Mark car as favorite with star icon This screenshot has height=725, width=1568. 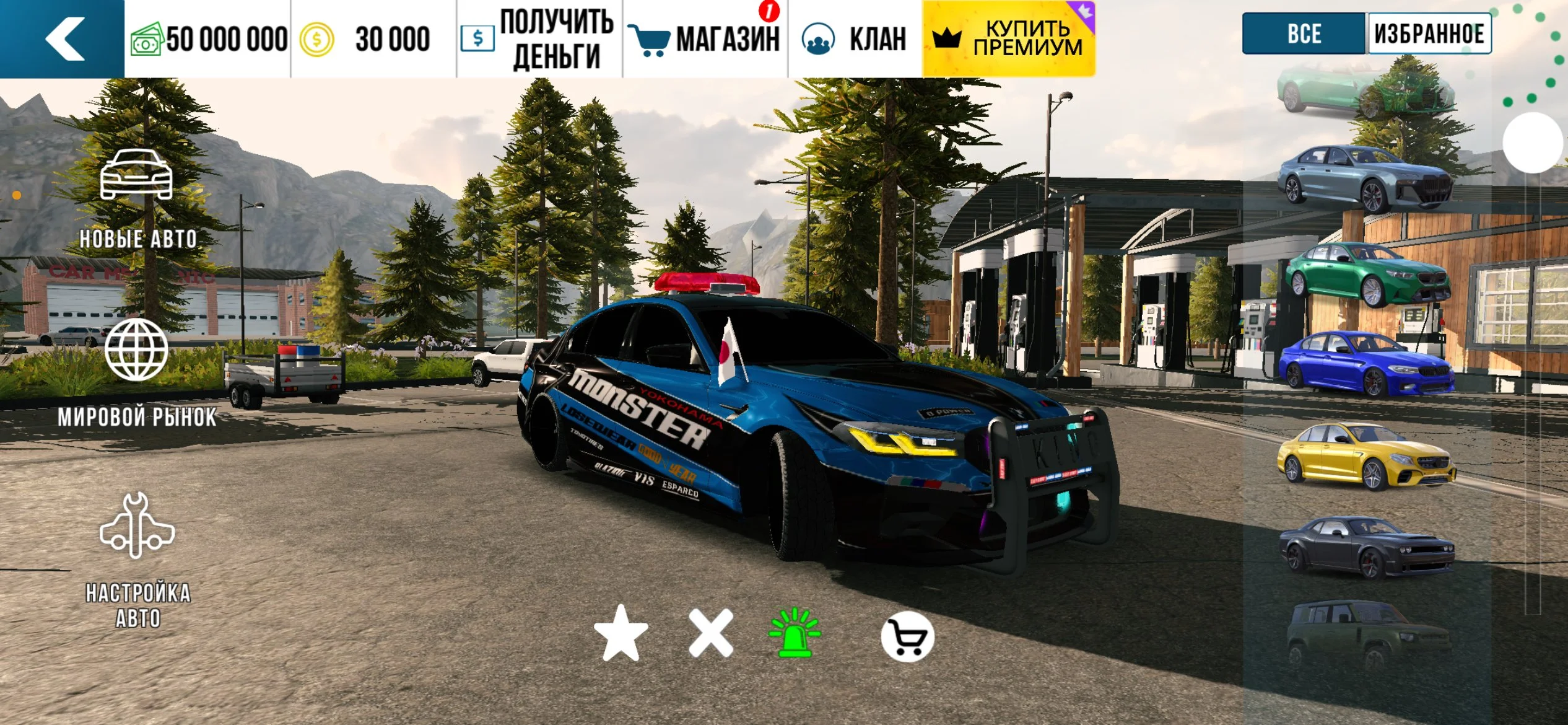[621, 633]
